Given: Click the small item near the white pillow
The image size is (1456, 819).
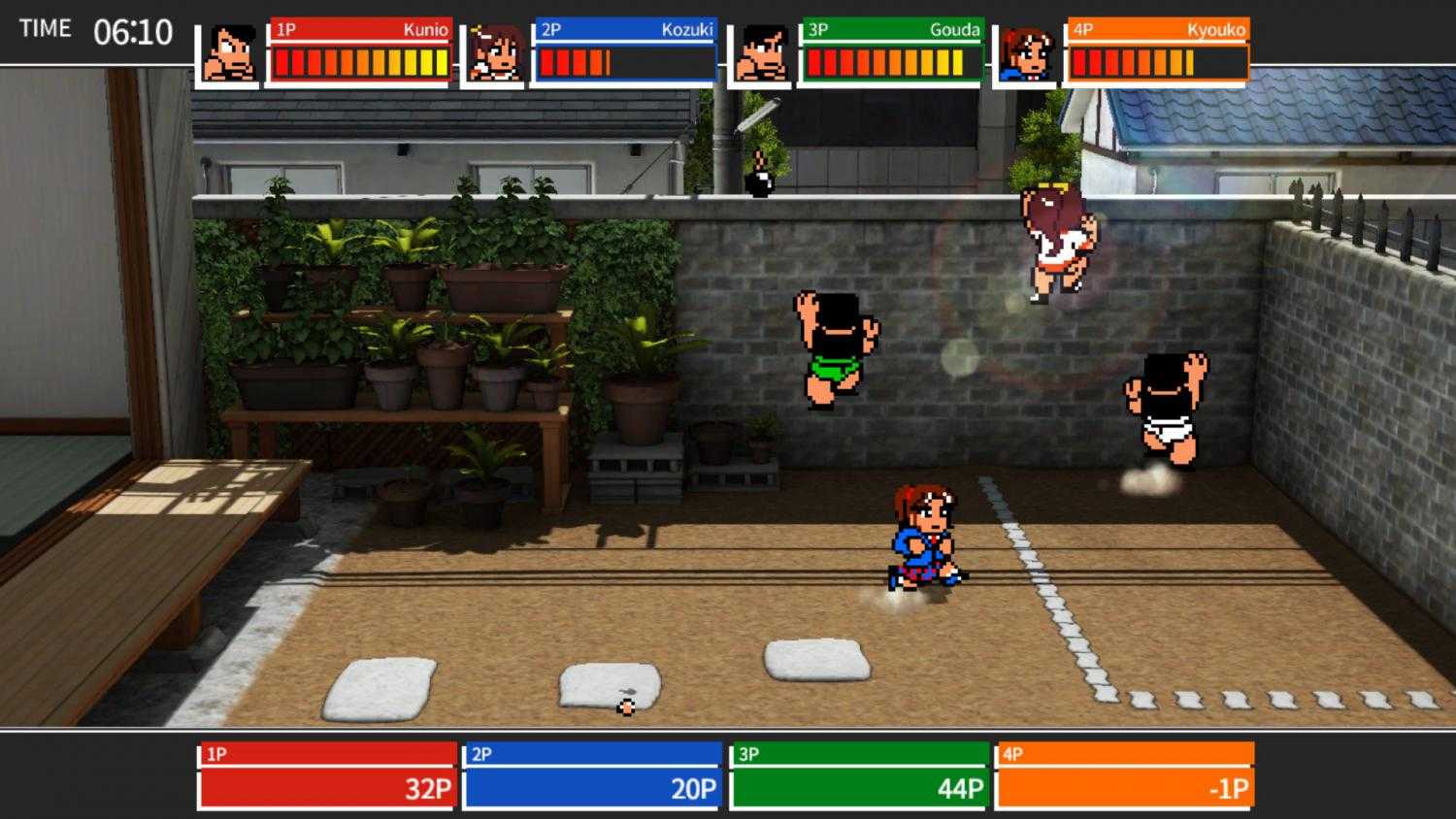Looking at the screenshot, I should coord(626,707).
